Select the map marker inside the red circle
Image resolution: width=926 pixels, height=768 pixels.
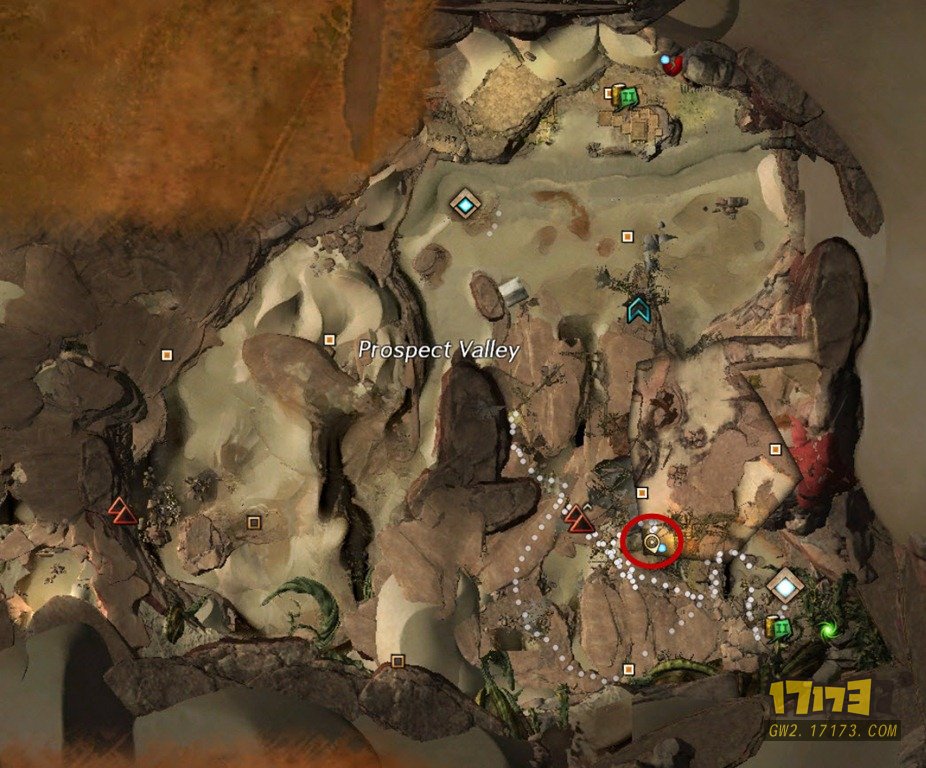point(652,542)
